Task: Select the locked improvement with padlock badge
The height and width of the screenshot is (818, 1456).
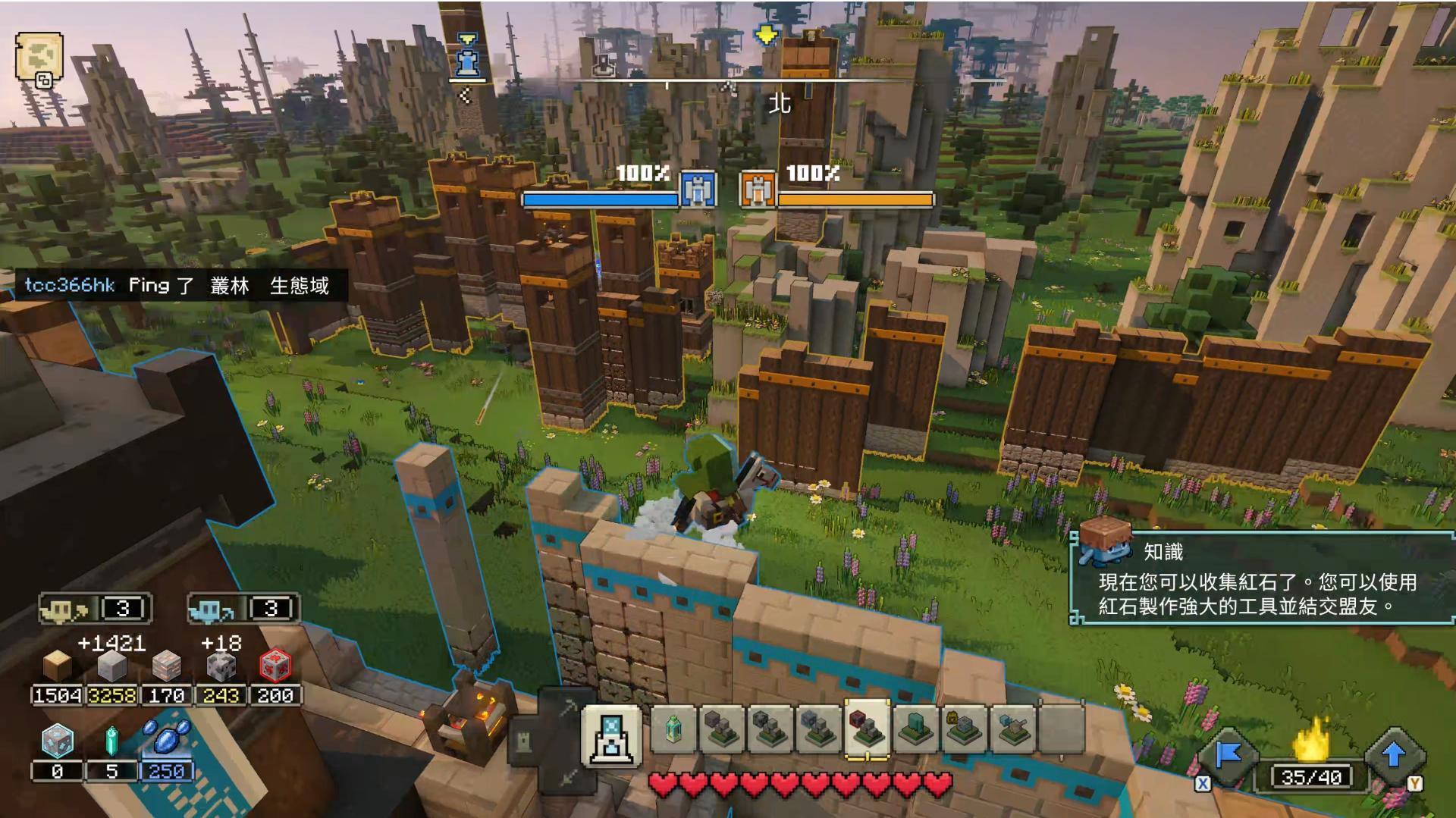Action: (964, 729)
